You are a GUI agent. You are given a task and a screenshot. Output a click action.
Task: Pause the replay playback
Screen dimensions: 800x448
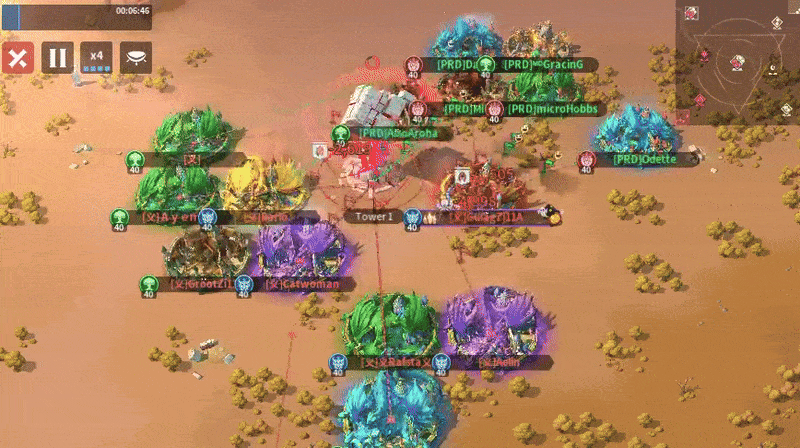click(57, 57)
